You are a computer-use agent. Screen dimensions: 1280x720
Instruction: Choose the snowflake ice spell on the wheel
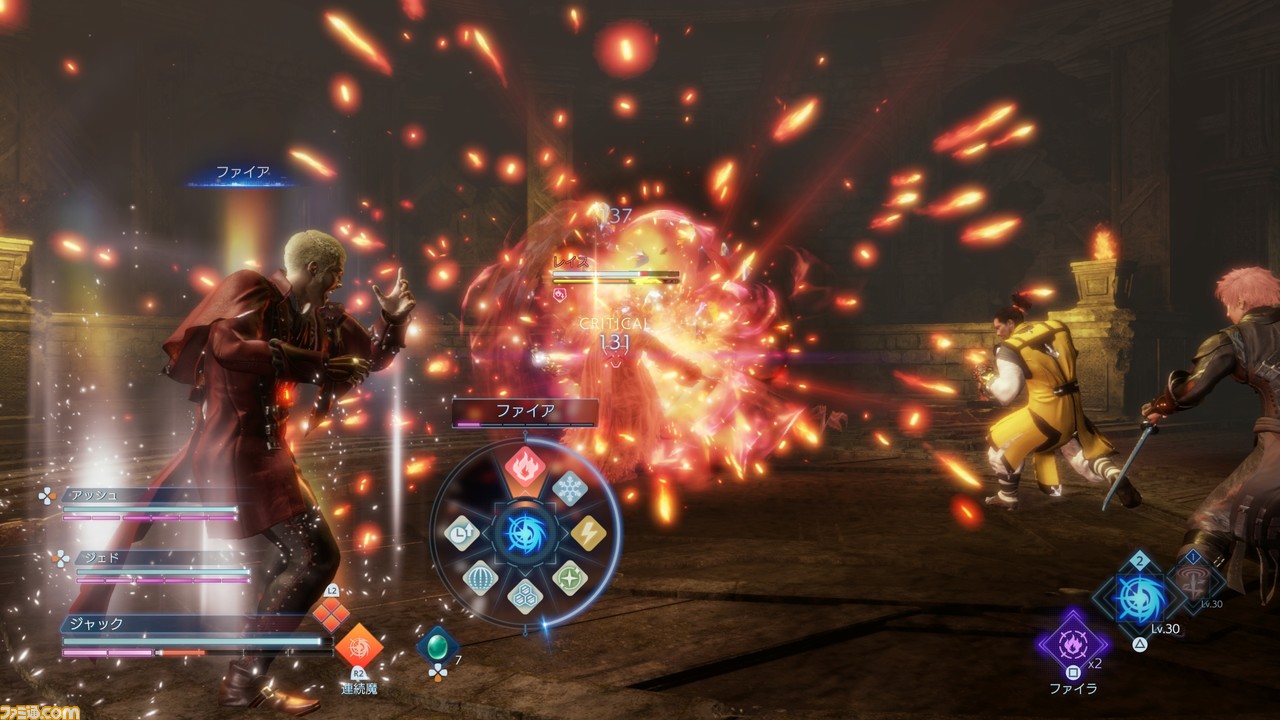569,488
